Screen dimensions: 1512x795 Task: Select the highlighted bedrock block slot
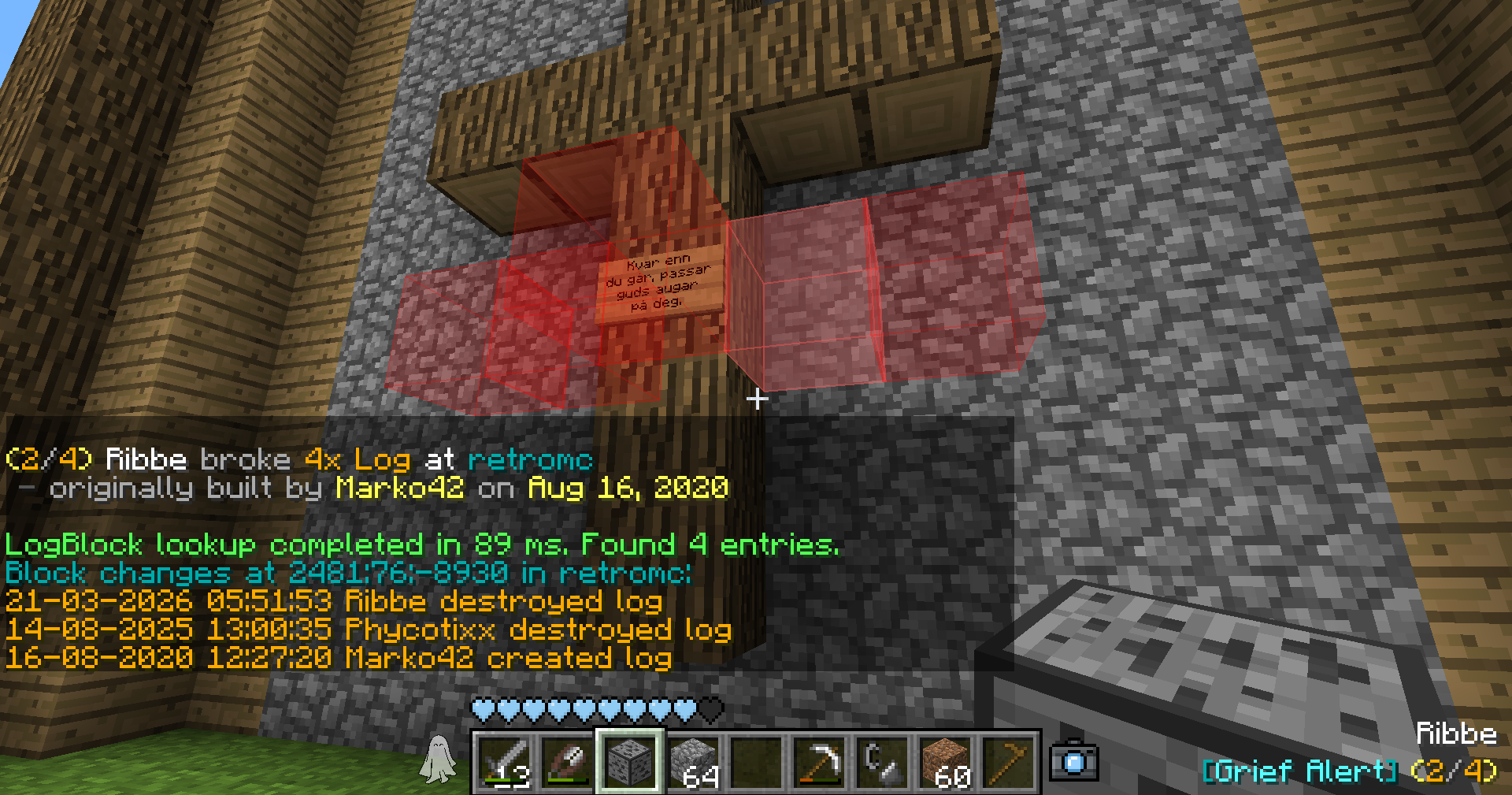pyautogui.click(x=631, y=762)
